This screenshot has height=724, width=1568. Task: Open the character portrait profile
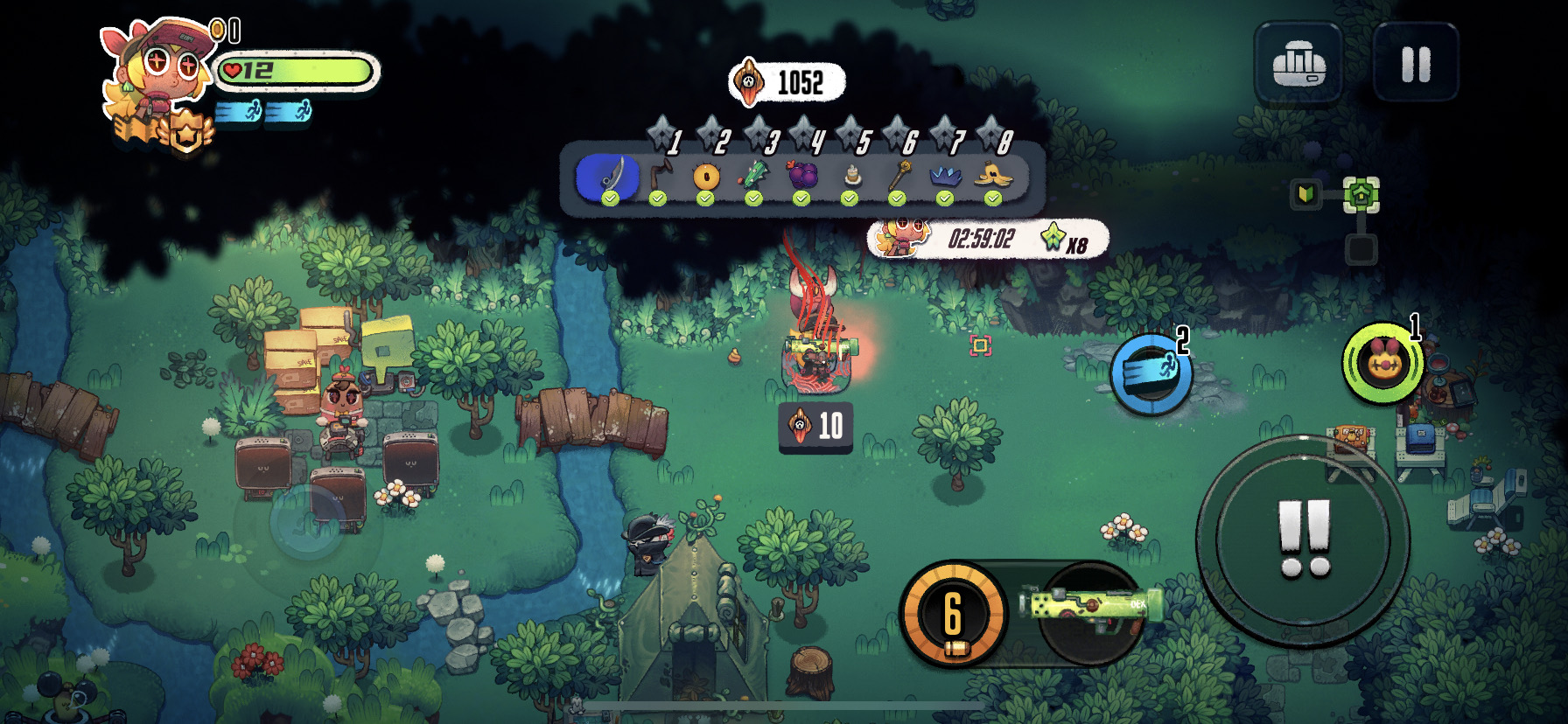(157, 70)
